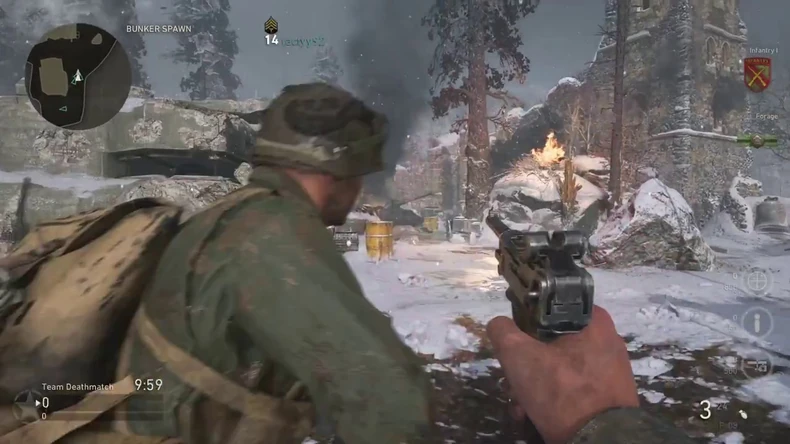Click the sergeant rank chevron icon

click(271, 25)
